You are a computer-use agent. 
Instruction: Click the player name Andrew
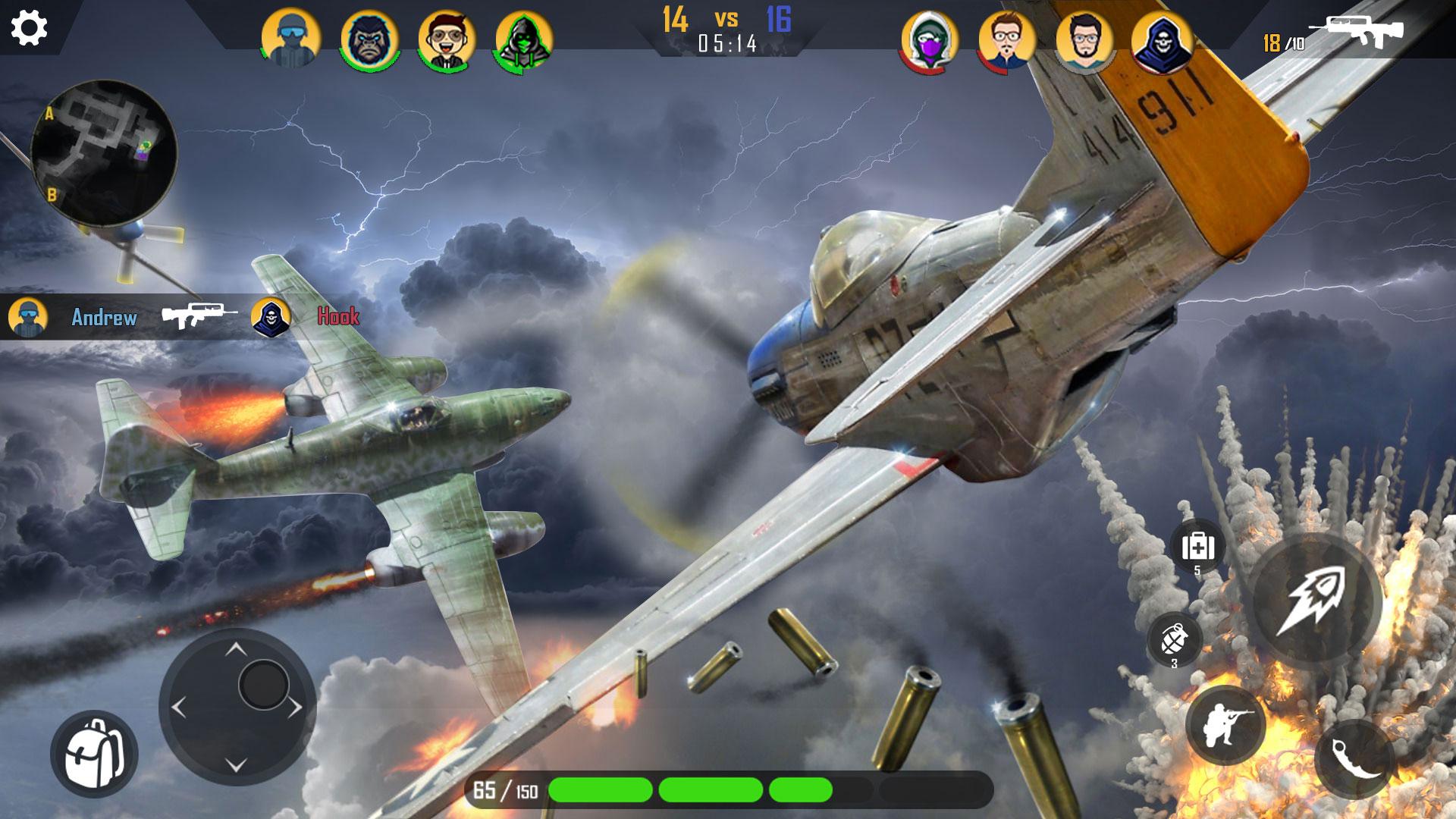105,318
